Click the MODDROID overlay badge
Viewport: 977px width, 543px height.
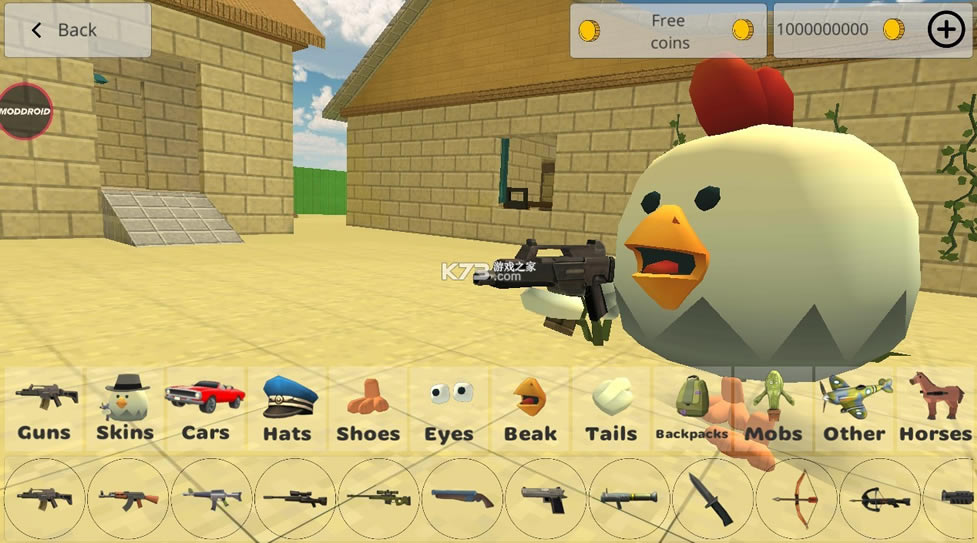tap(24, 110)
